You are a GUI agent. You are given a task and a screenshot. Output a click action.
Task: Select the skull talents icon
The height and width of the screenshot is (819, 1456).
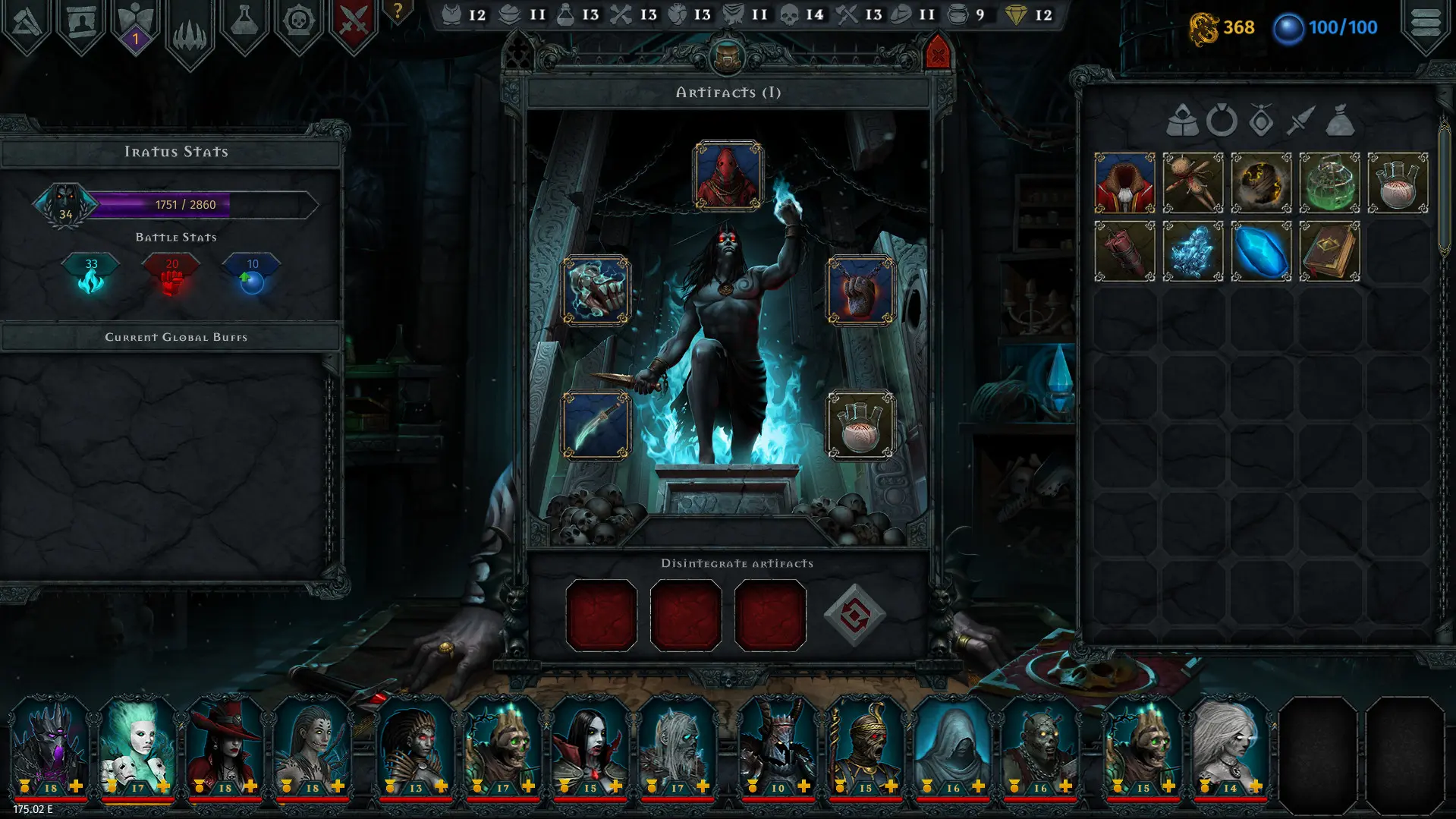(299, 23)
